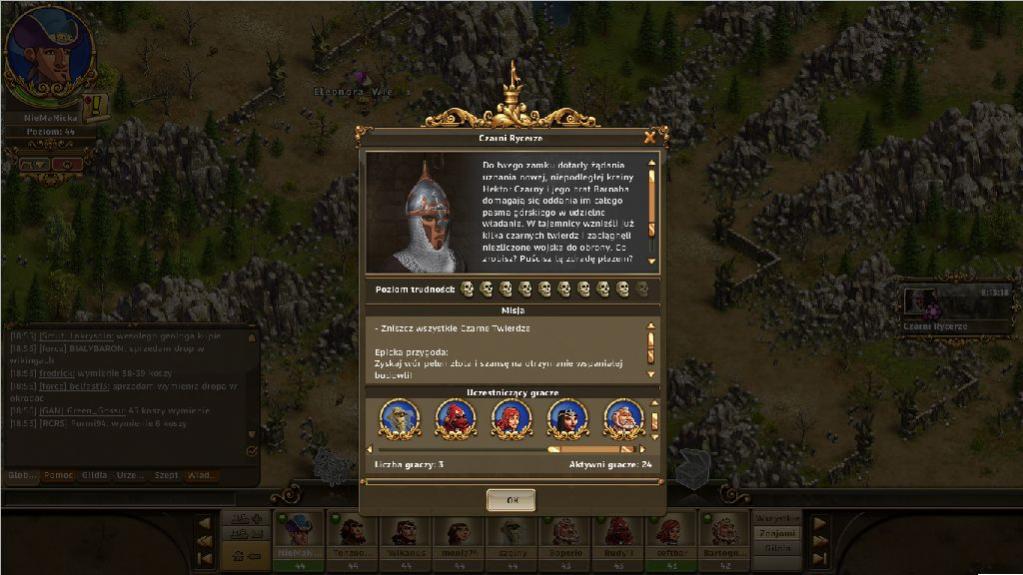
Task: Select the Znajomi friends filter
Action: click(776, 533)
